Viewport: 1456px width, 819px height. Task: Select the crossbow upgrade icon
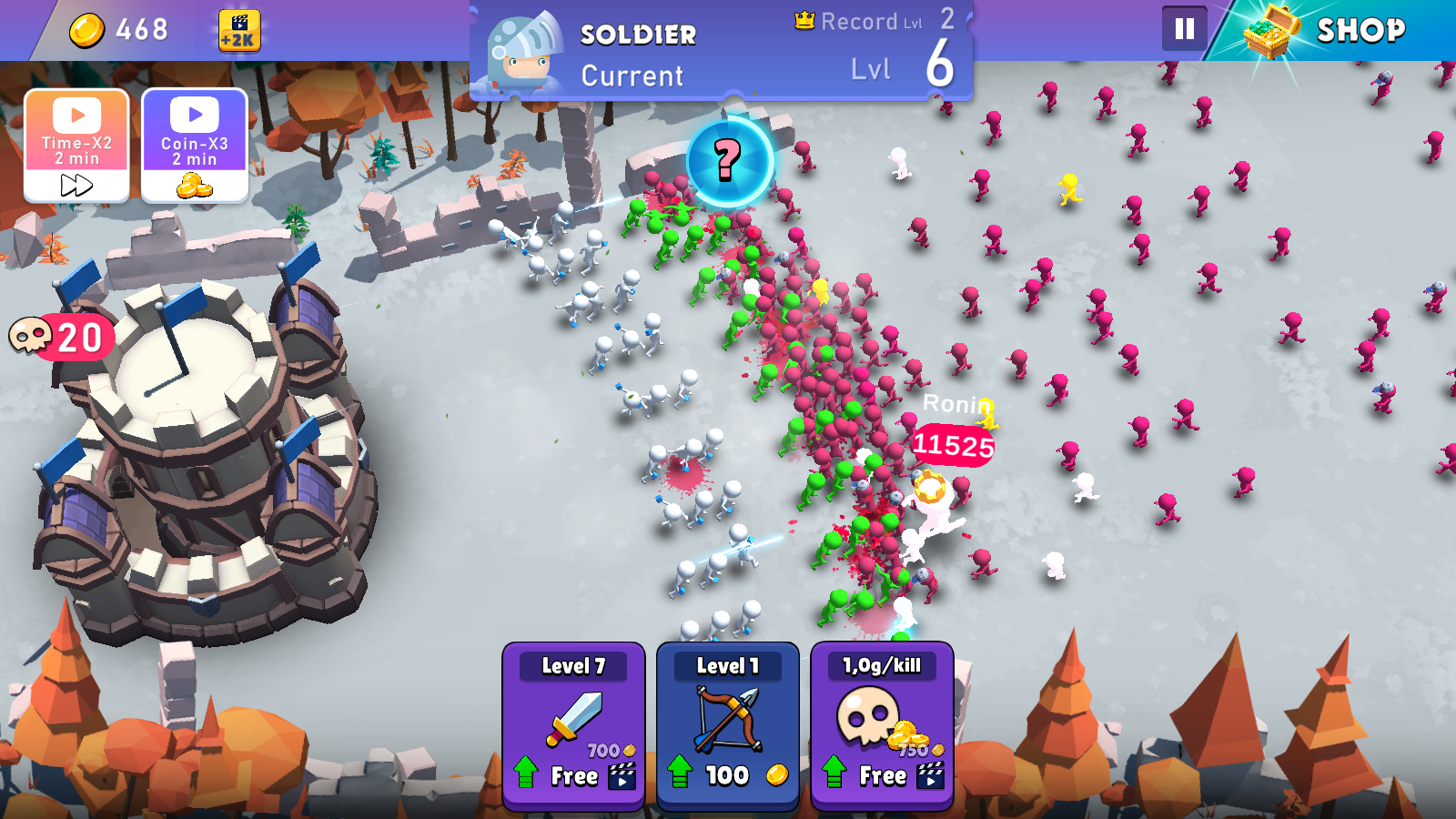[727, 719]
